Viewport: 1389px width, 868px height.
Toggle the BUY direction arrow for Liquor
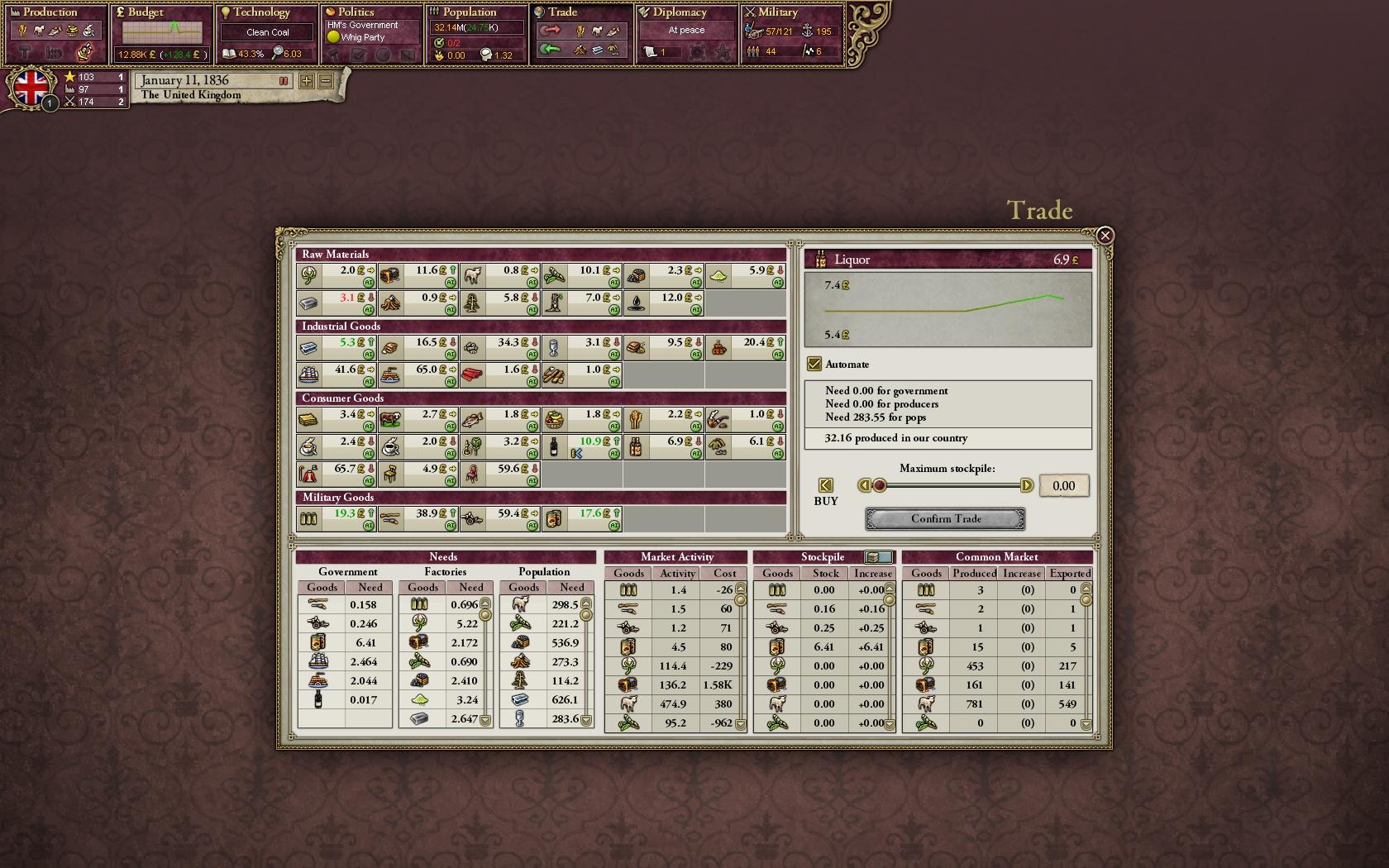coord(825,486)
